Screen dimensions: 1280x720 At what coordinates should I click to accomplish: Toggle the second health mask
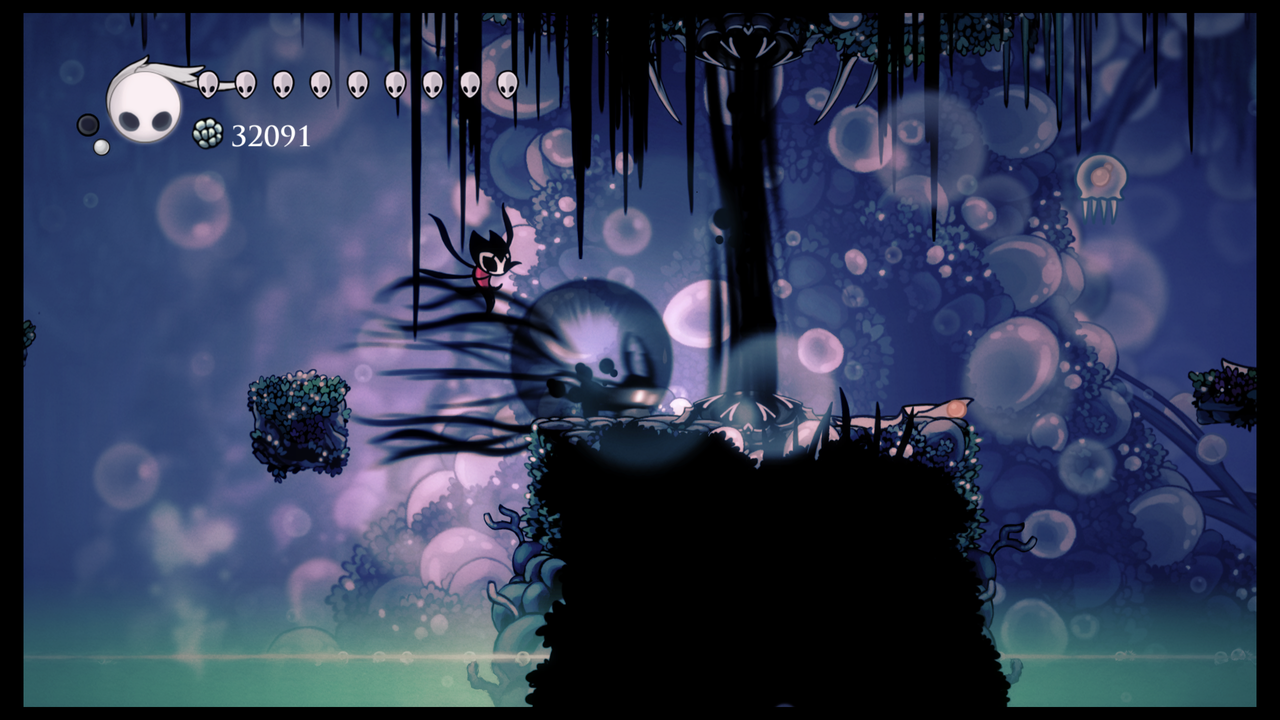(244, 85)
